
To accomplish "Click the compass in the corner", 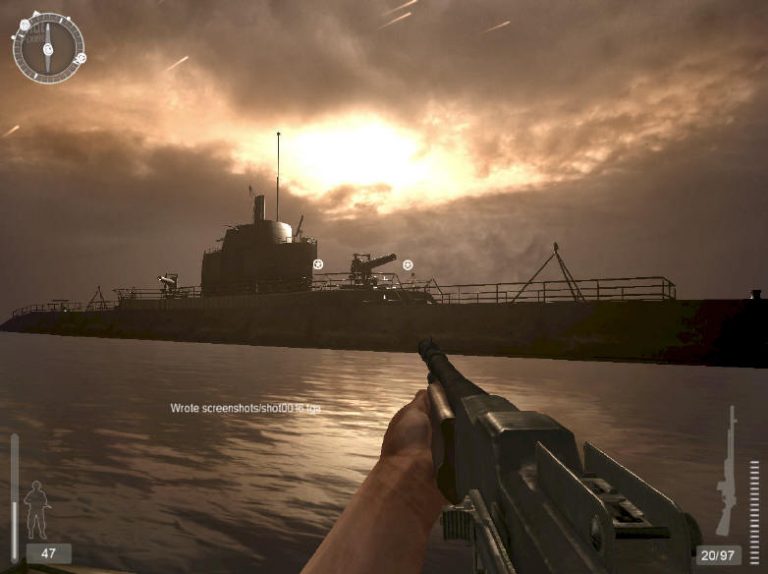I will [x=47, y=47].
